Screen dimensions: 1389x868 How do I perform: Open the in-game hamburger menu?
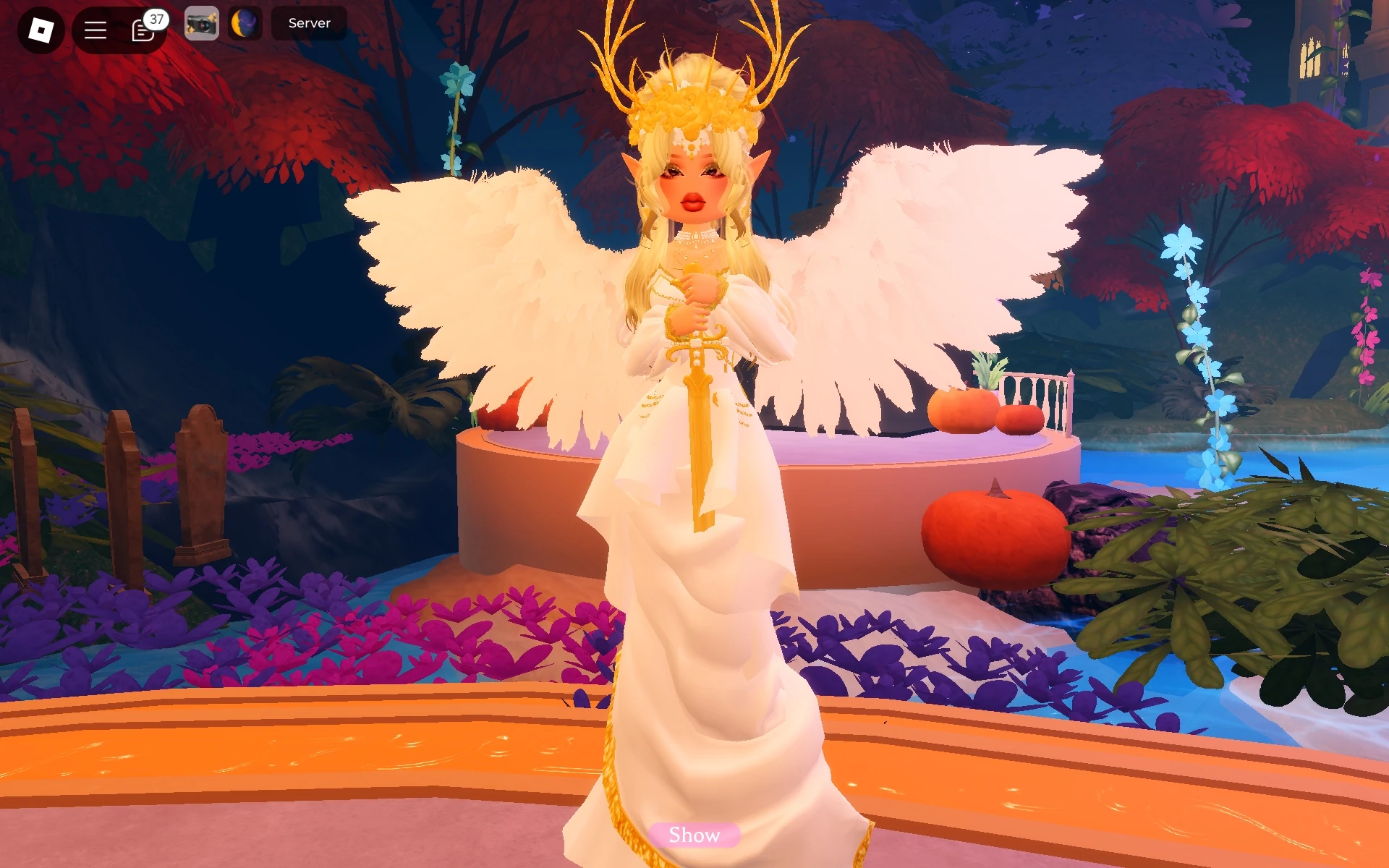[96, 30]
